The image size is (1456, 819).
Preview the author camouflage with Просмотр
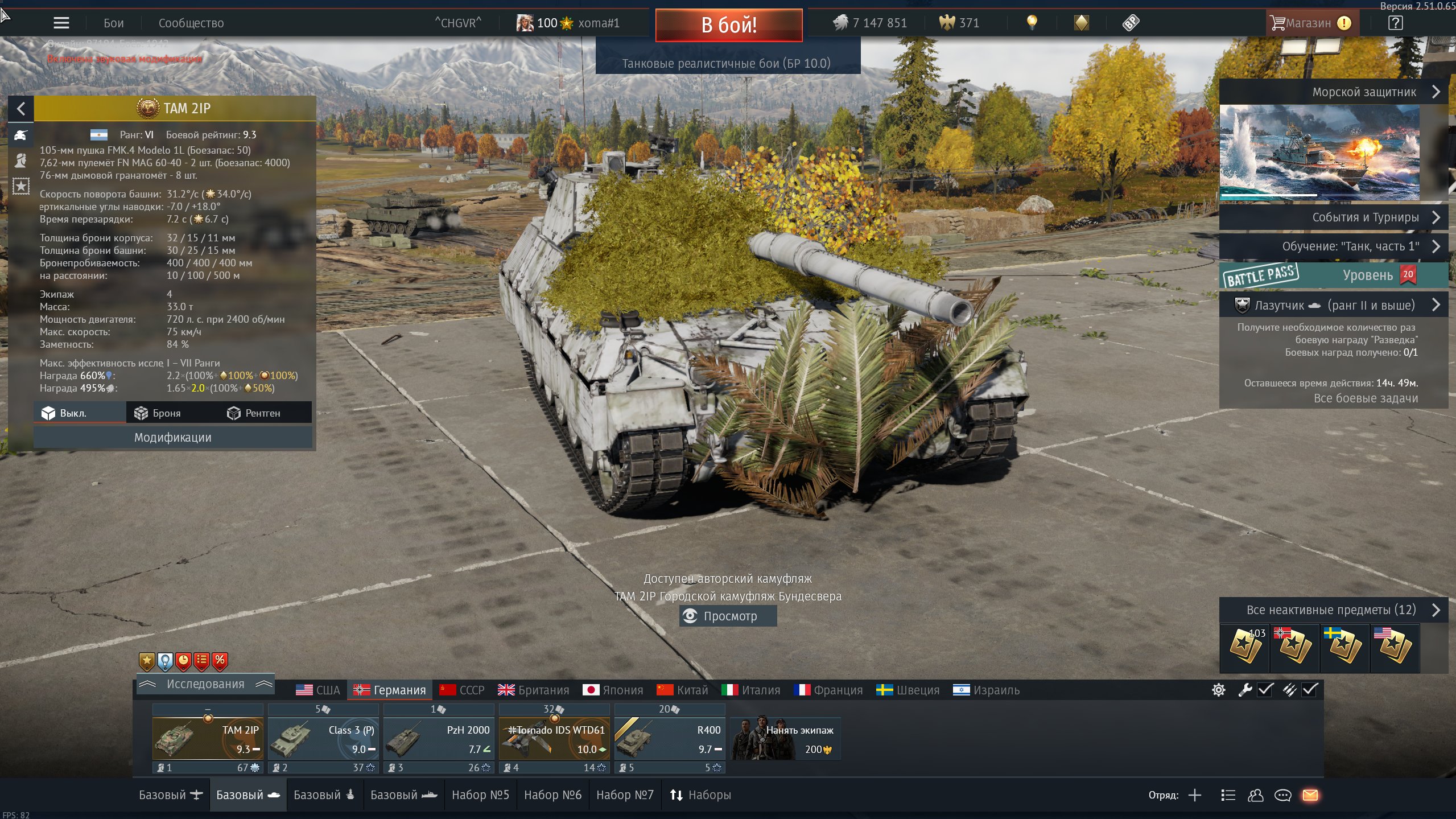click(x=728, y=616)
